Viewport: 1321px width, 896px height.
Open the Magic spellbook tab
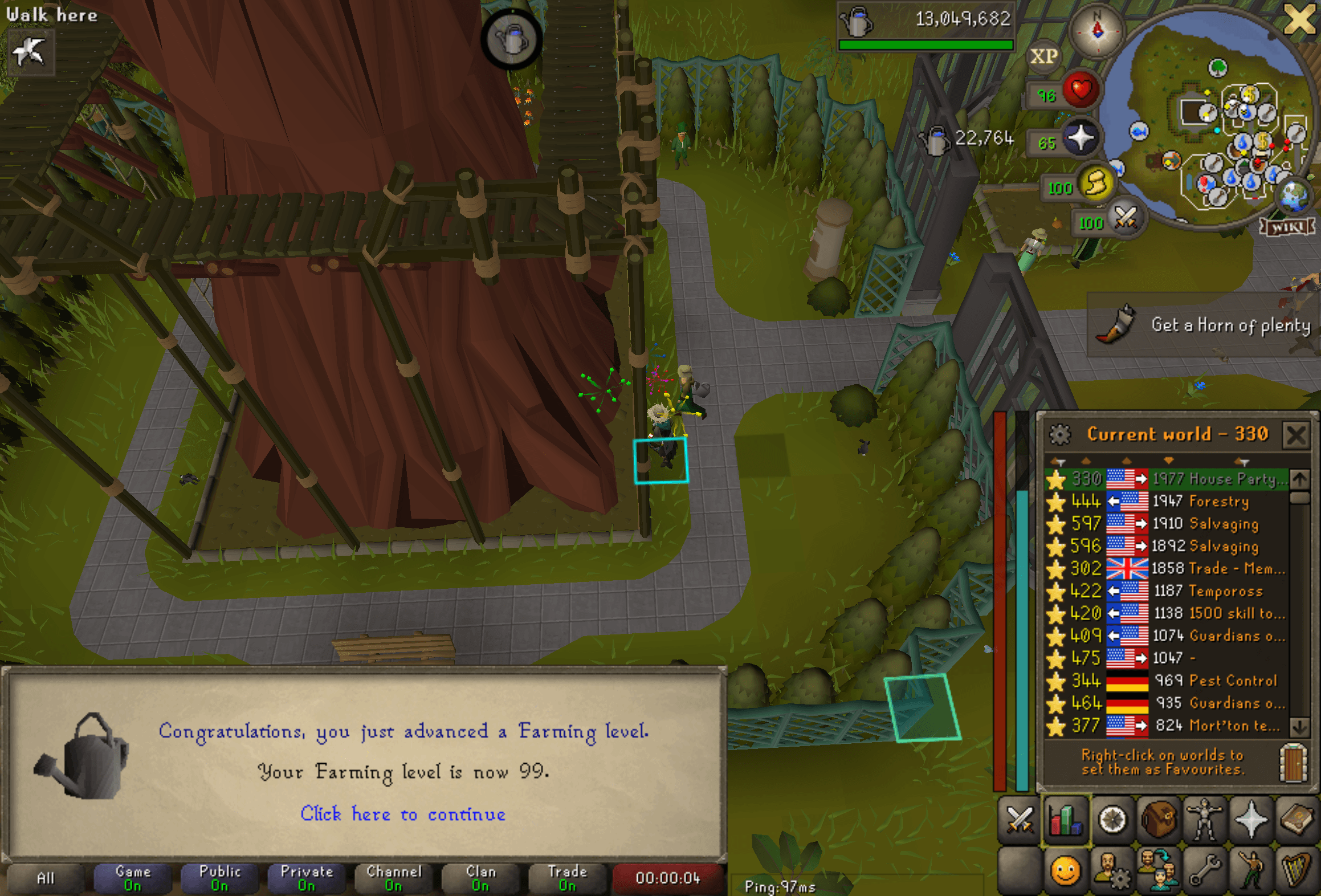[x=1299, y=819]
